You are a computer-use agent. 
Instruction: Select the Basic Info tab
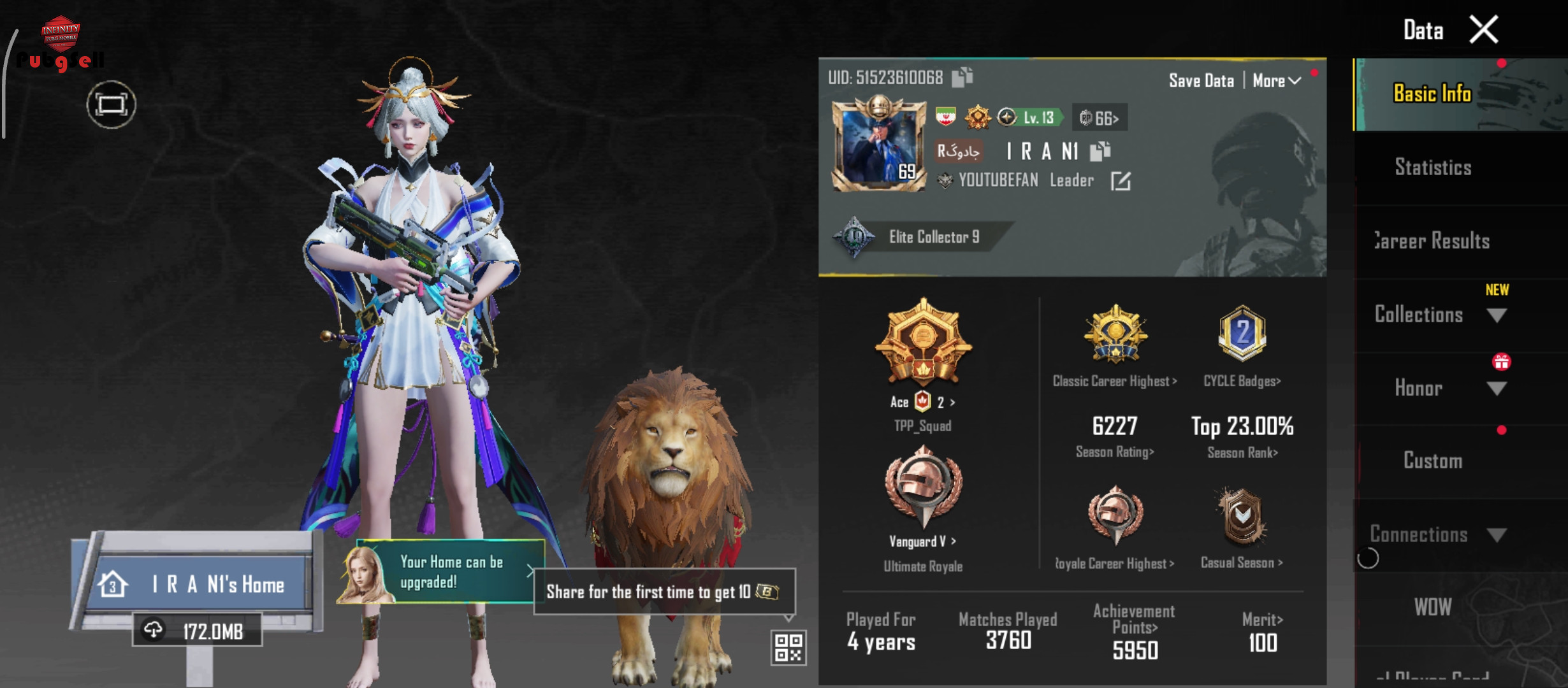(x=1432, y=94)
